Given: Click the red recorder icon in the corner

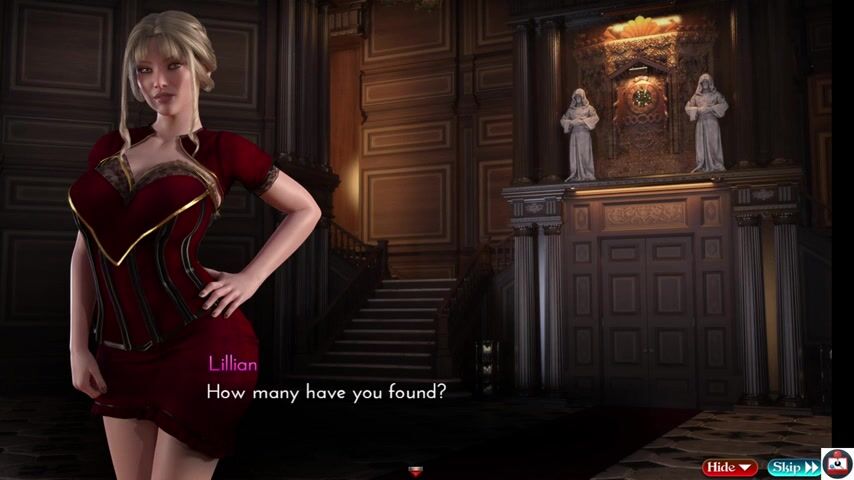Looking at the screenshot, I should click(837, 464).
